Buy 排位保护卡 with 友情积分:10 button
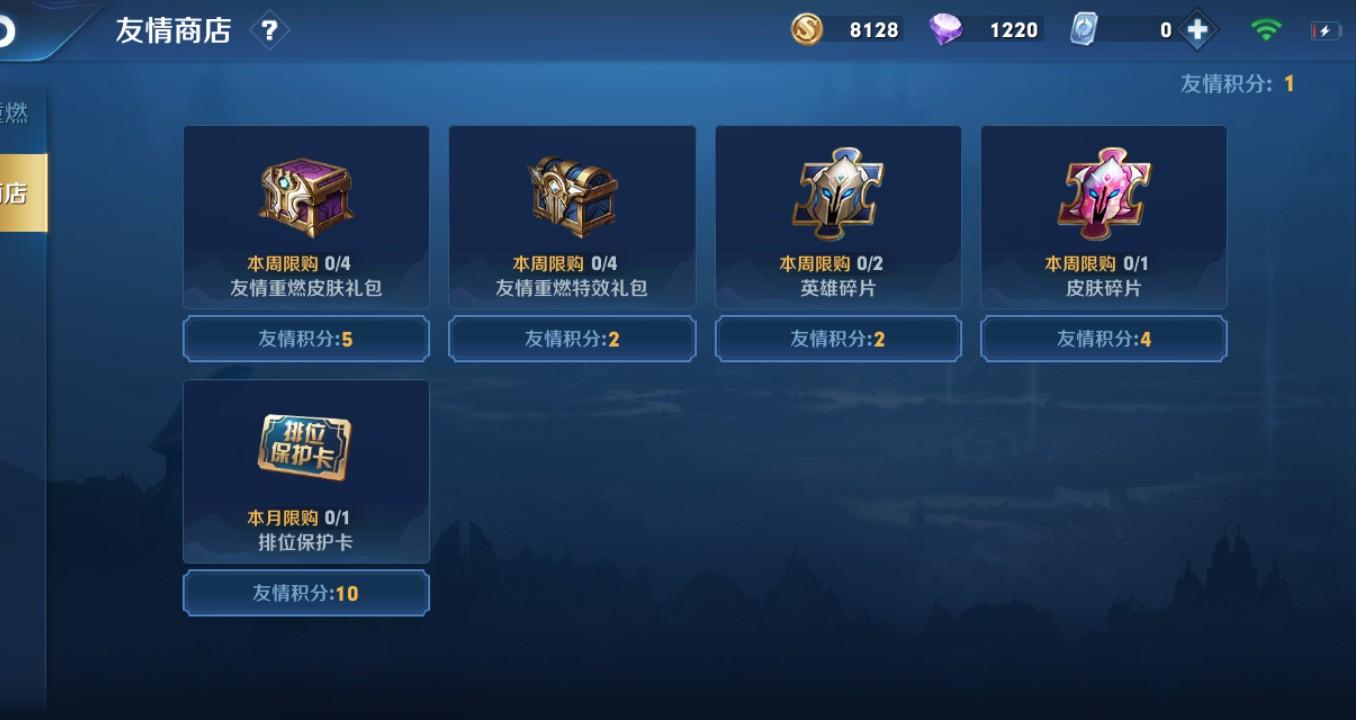This screenshot has height=720, width=1356. click(305, 592)
